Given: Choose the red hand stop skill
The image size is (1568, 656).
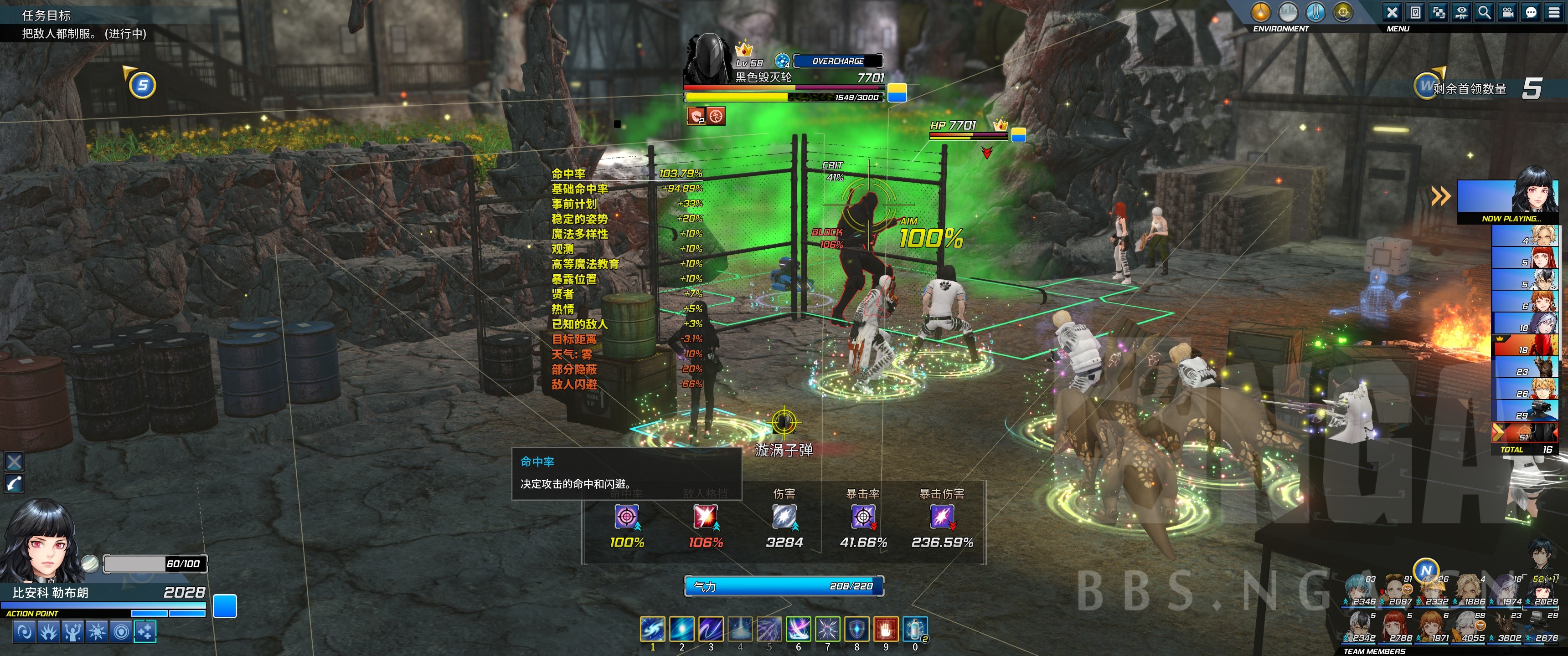Looking at the screenshot, I should click(886, 629).
